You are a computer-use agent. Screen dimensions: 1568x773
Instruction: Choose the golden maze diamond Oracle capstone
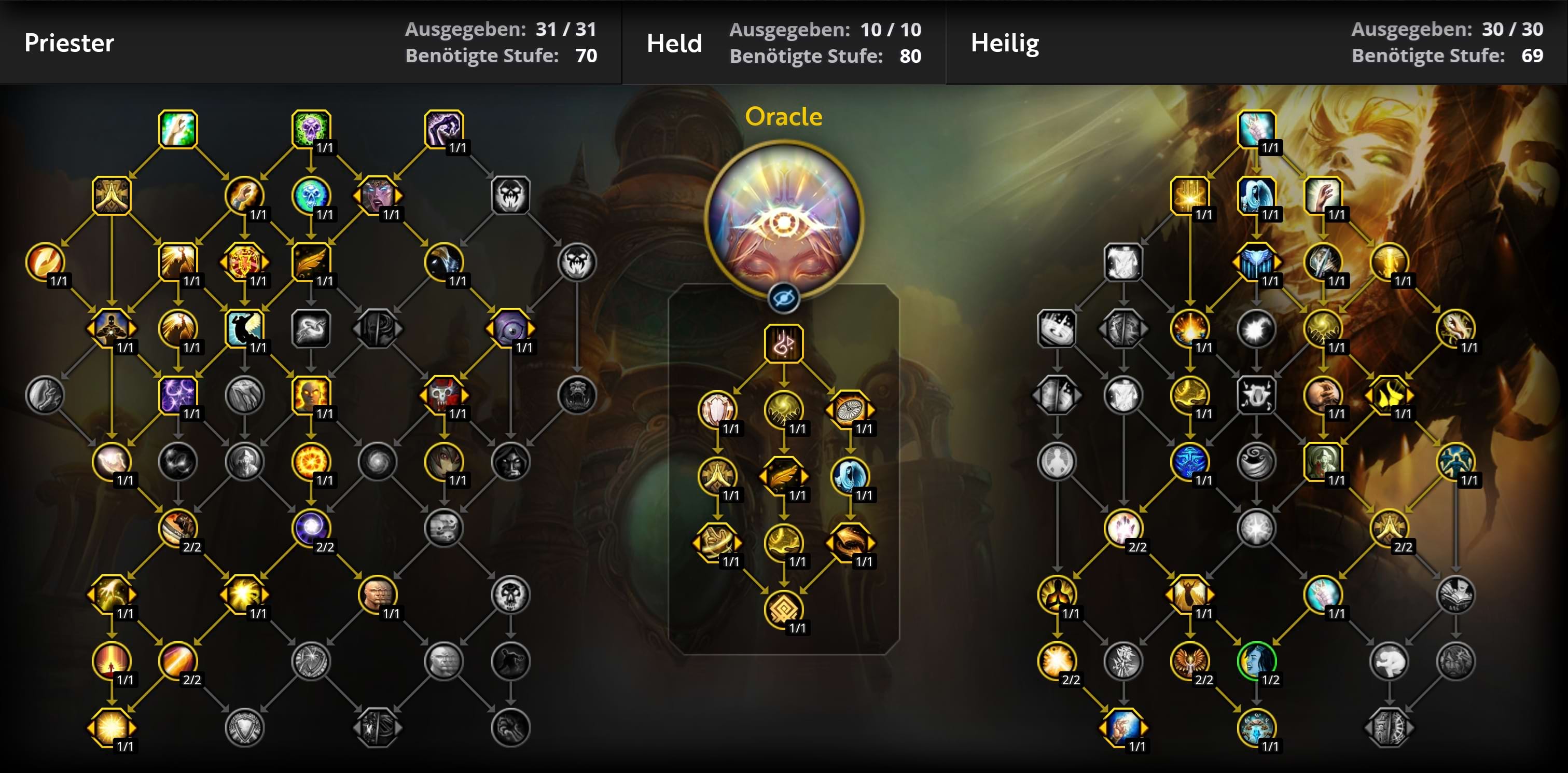(783, 609)
